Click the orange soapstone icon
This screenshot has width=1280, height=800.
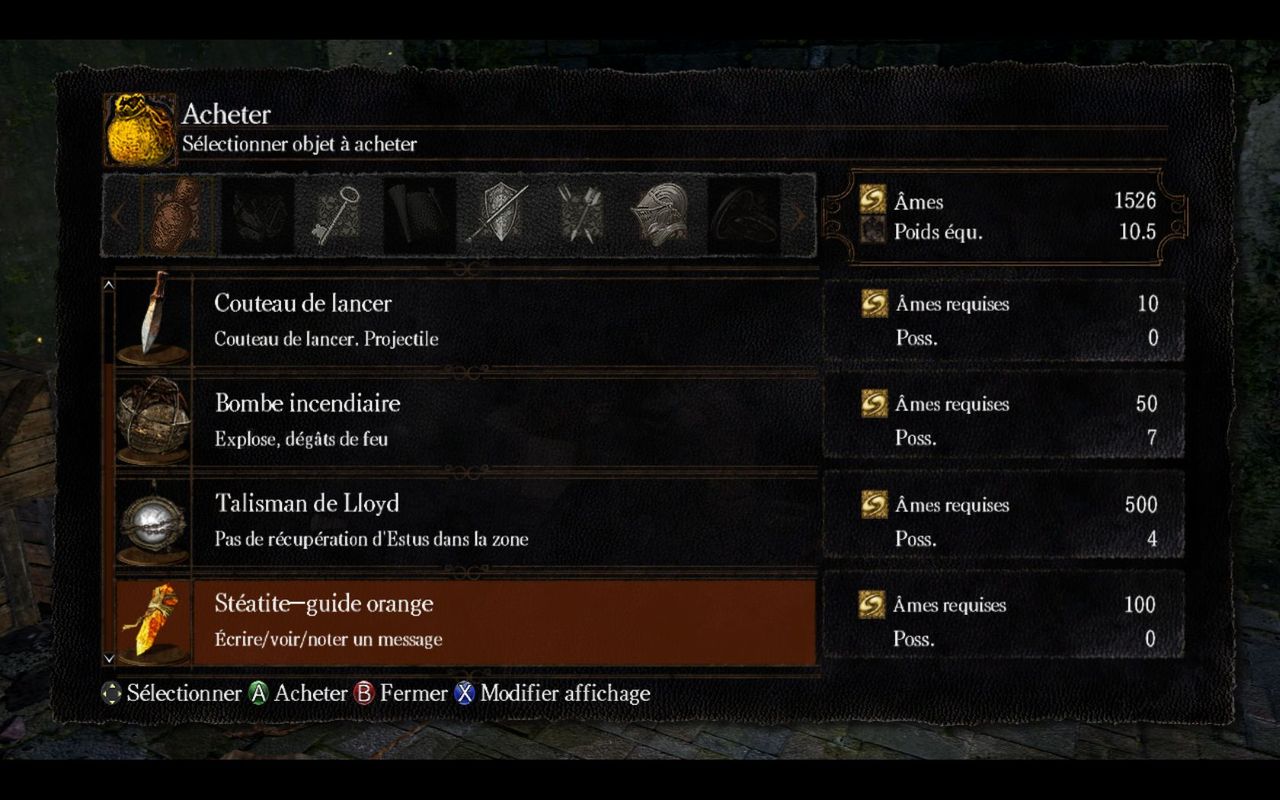tap(153, 620)
